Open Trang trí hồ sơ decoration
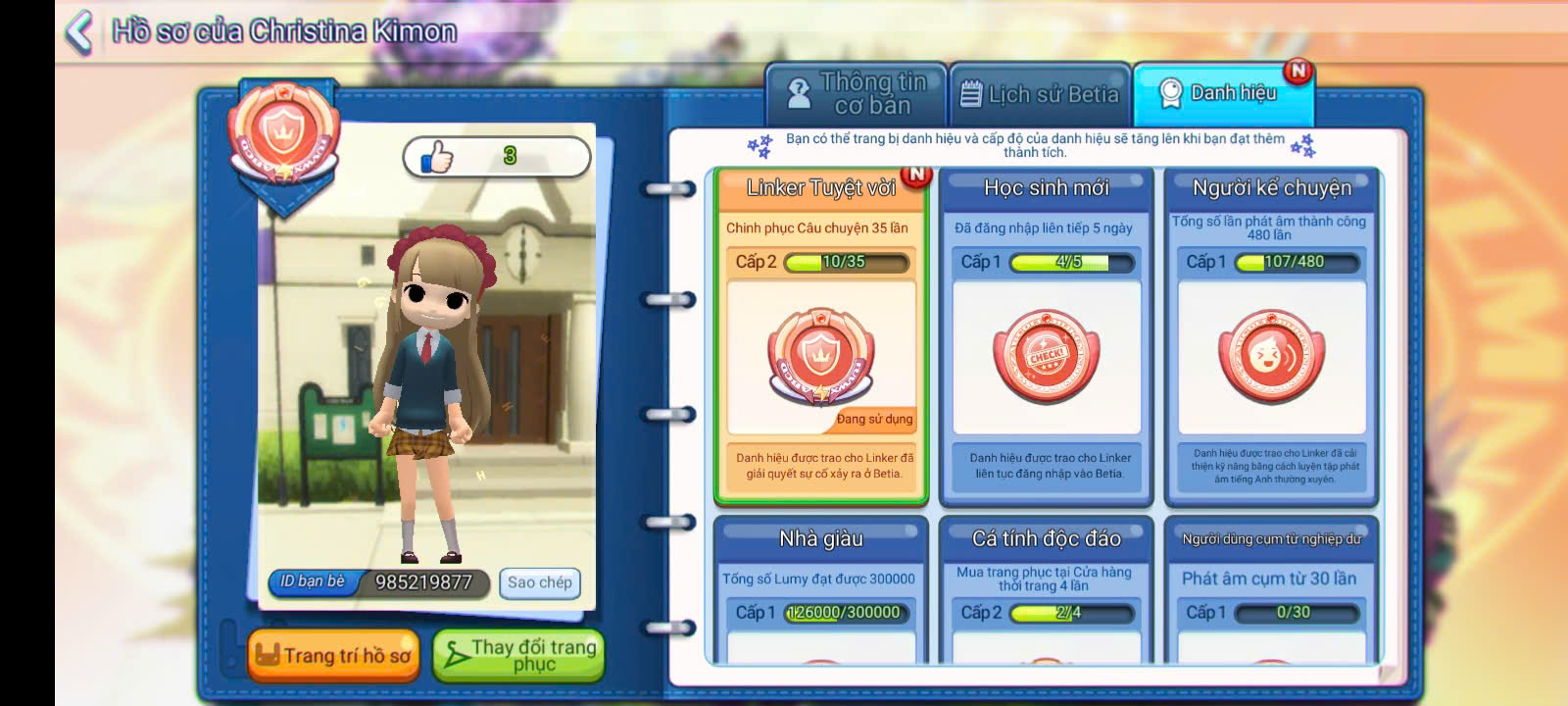 tap(333, 655)
